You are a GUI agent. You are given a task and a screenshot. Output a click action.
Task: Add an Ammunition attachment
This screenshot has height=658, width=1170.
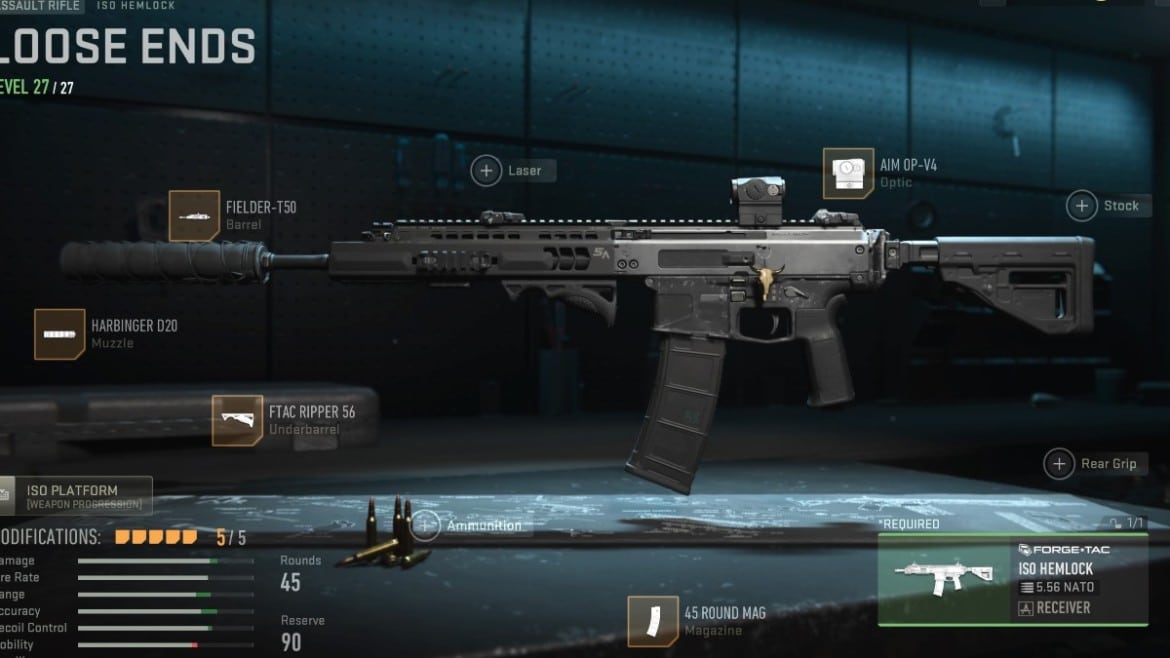(427, 525)
